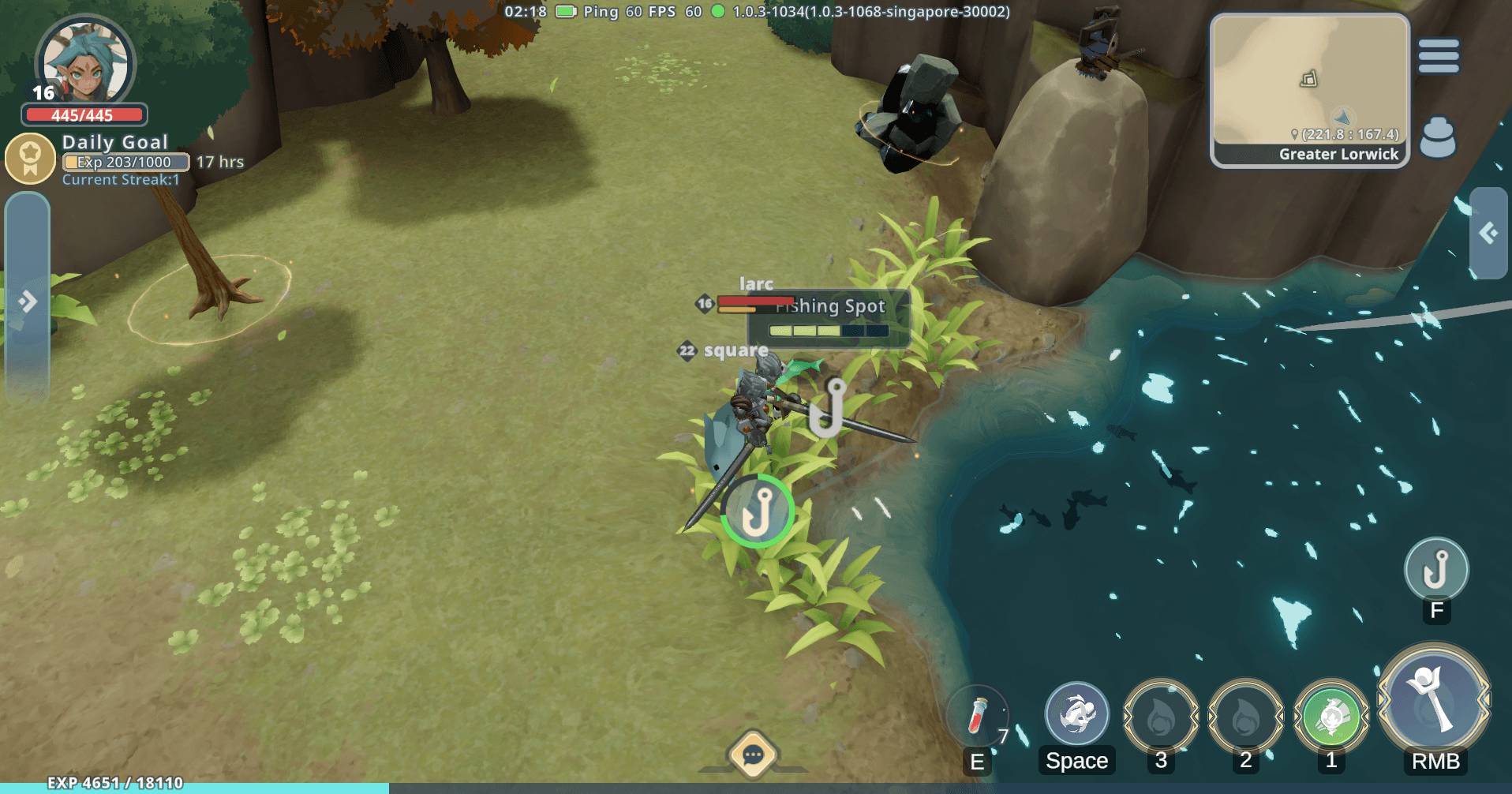Open the bag inventory icon
1512x794 pixels.
1437,138
